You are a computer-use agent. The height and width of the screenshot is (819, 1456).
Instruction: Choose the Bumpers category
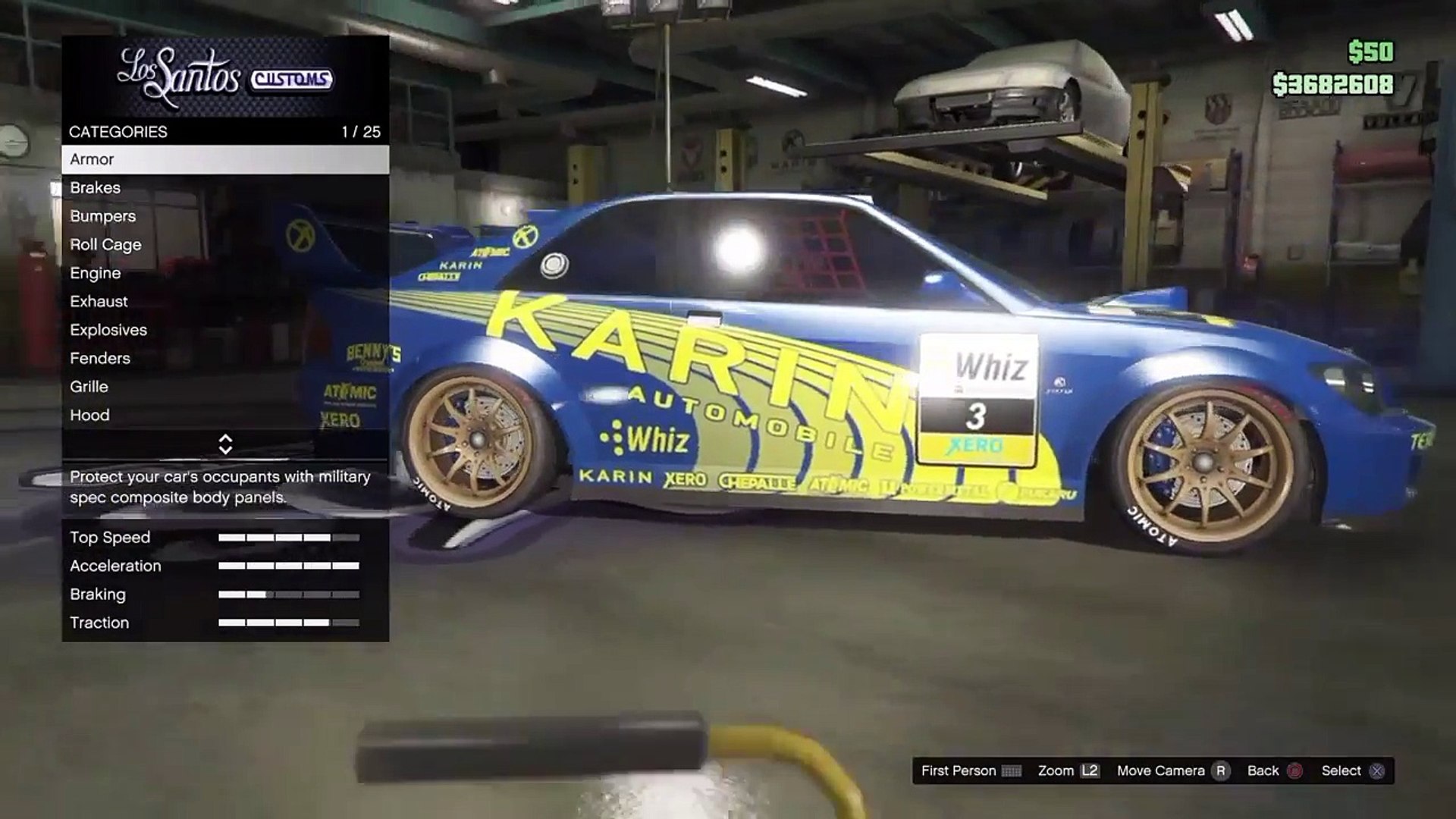point(224,216)
